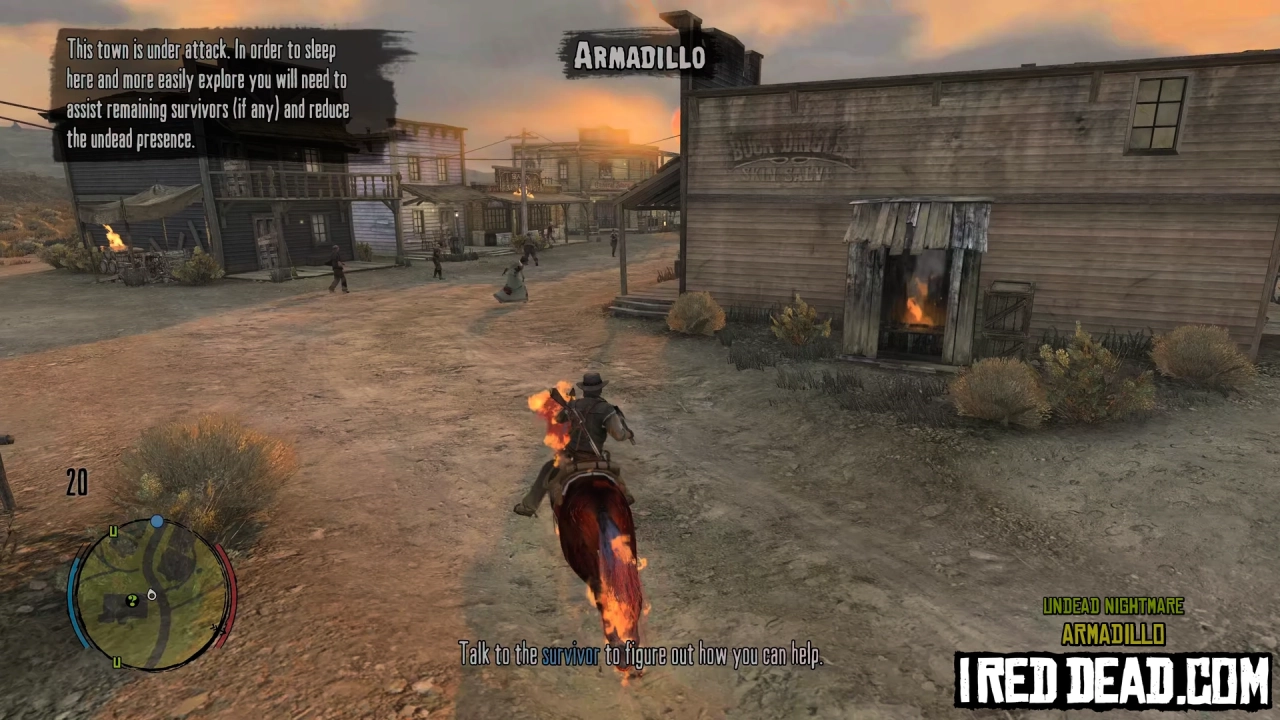Screen dimensions: 1280x720
Task: Click the blue survivor link in objective text
Action: pos(569,655)
